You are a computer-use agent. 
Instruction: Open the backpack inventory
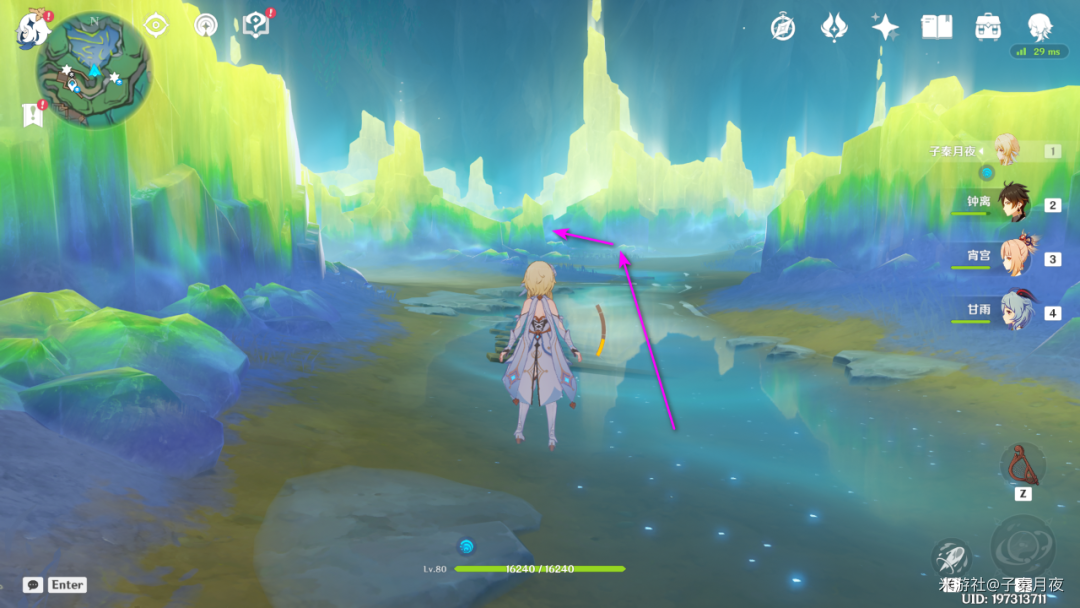tap(989, 27)
